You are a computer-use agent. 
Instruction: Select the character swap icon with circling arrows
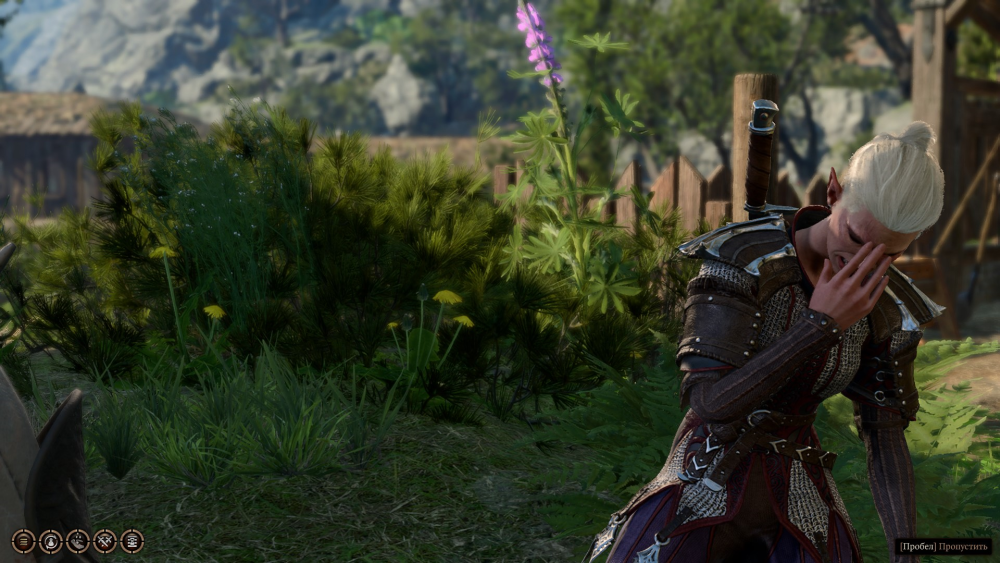pos(50,541)
